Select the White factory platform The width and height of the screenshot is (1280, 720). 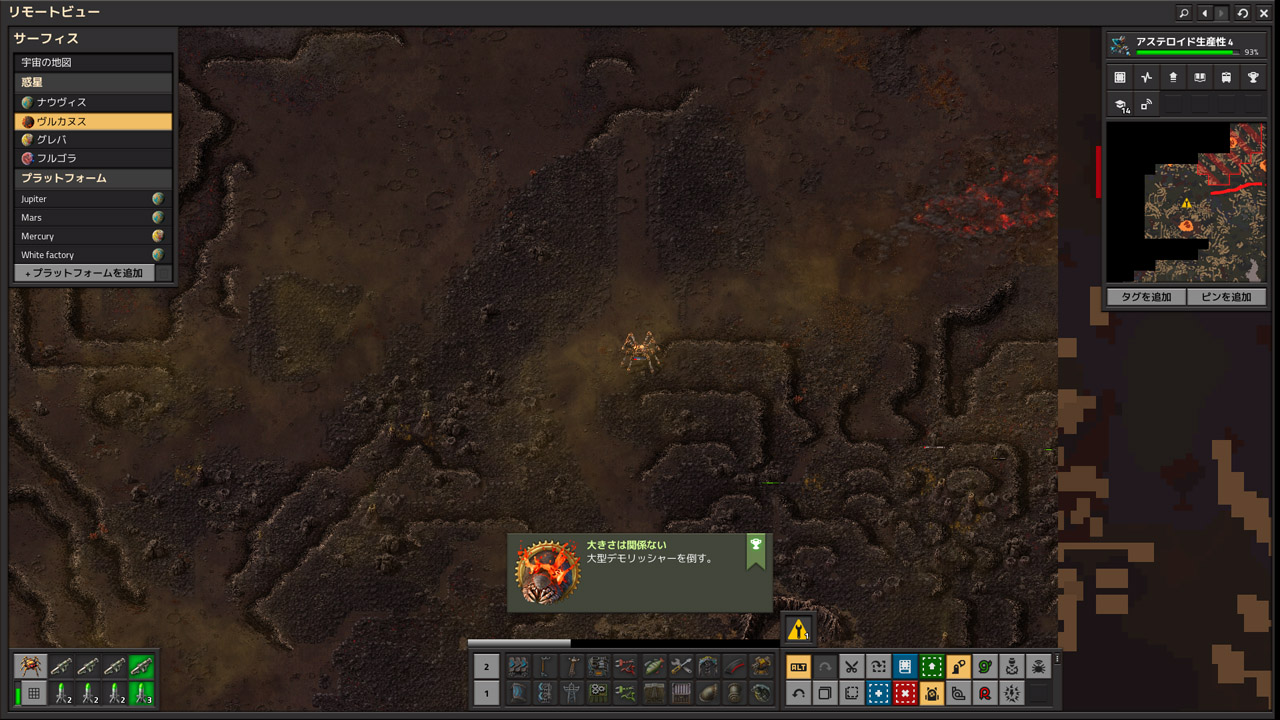pyautogui.click(x=88, y=255)
